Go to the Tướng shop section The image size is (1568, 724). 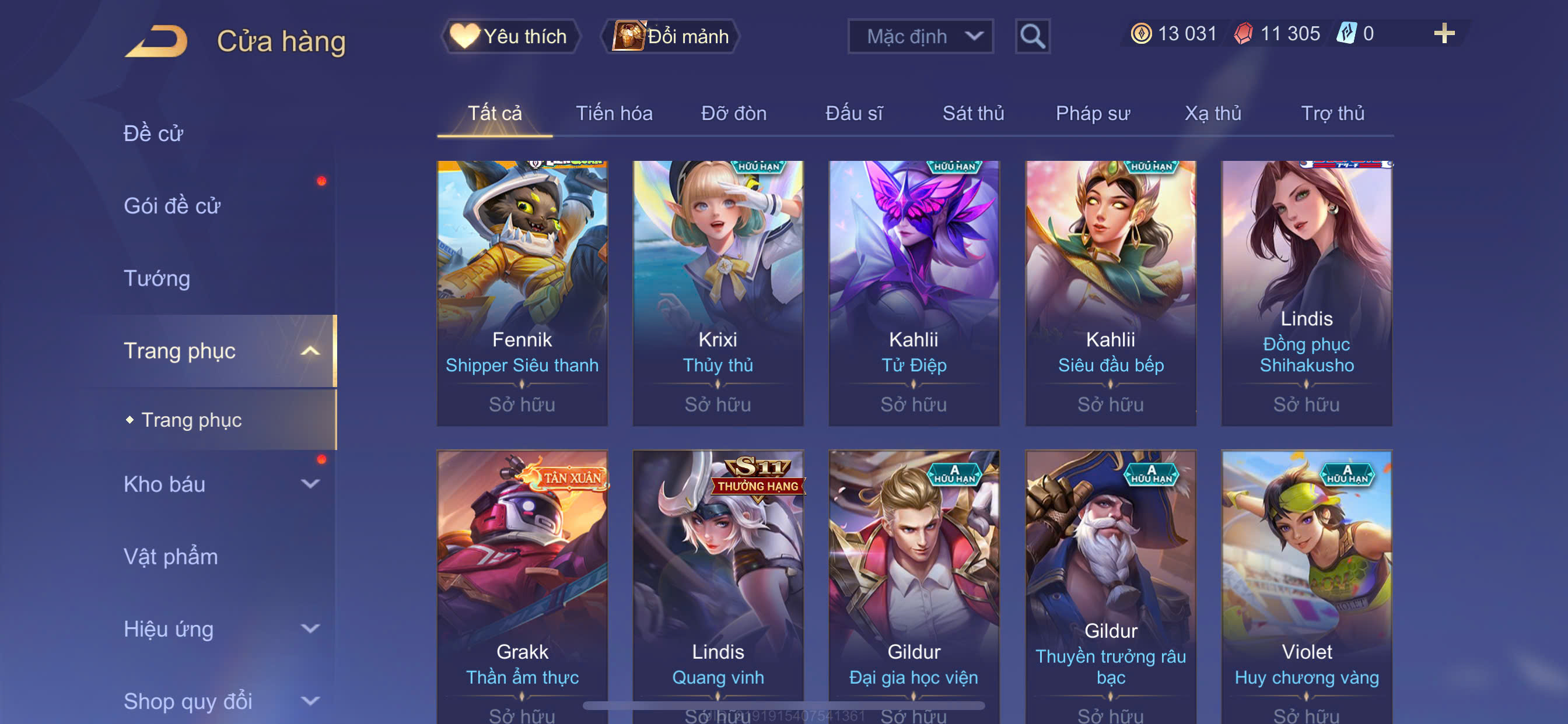click(x=156, y=278)
